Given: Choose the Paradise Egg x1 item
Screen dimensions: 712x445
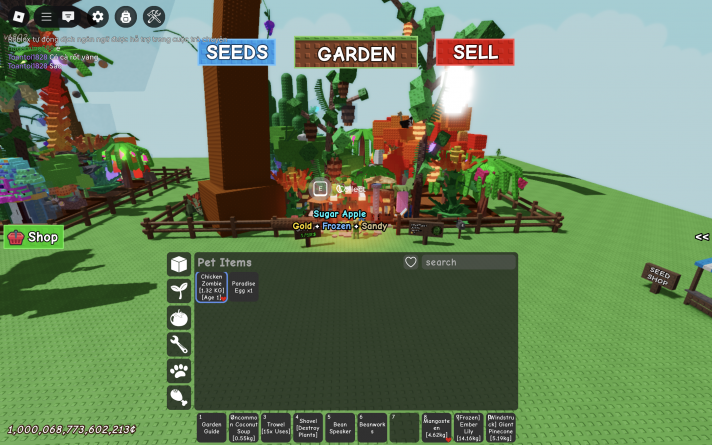Looking at the screenshot, I should coord(244,287).
